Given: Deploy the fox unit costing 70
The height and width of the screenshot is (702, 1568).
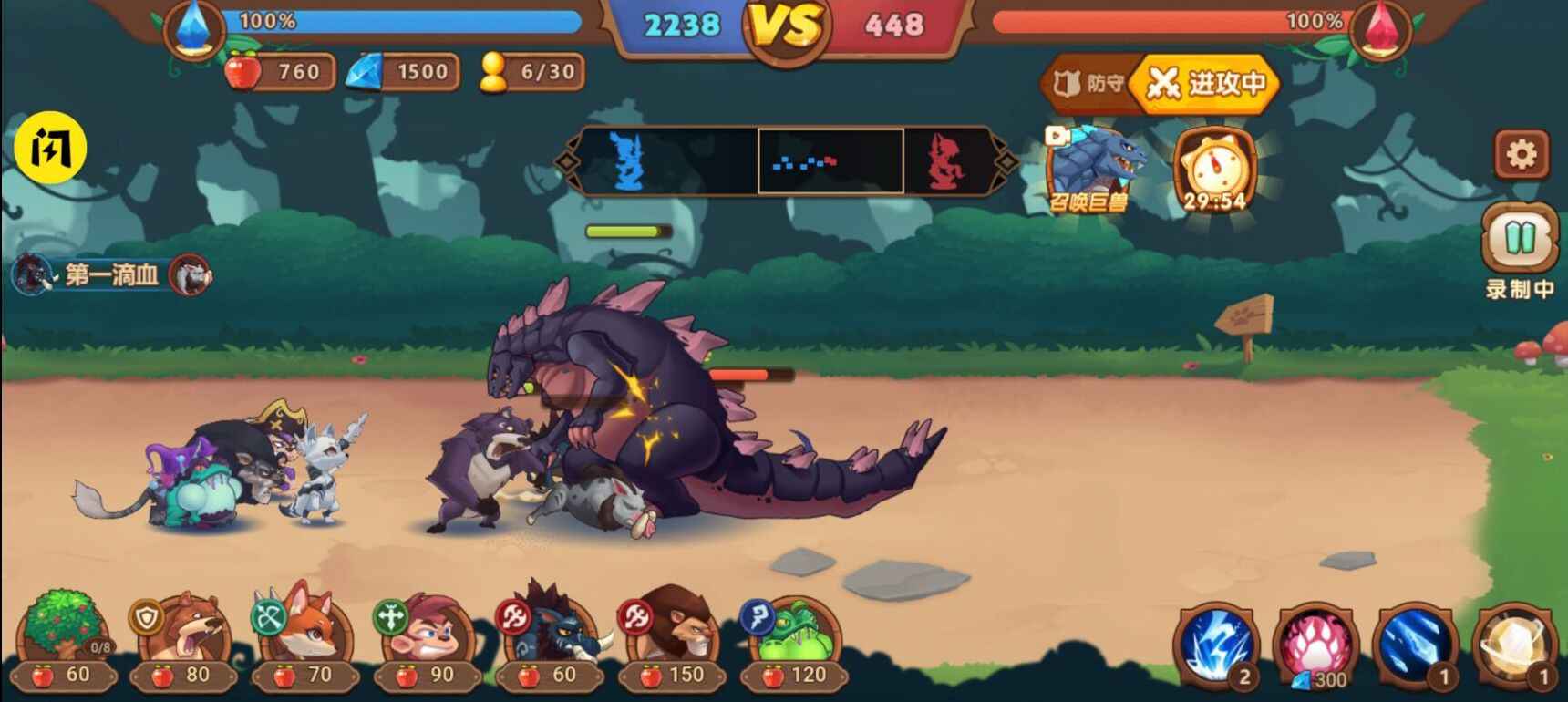Looking at the screenshot, I should pyautogui.click(x=305, y=640).
